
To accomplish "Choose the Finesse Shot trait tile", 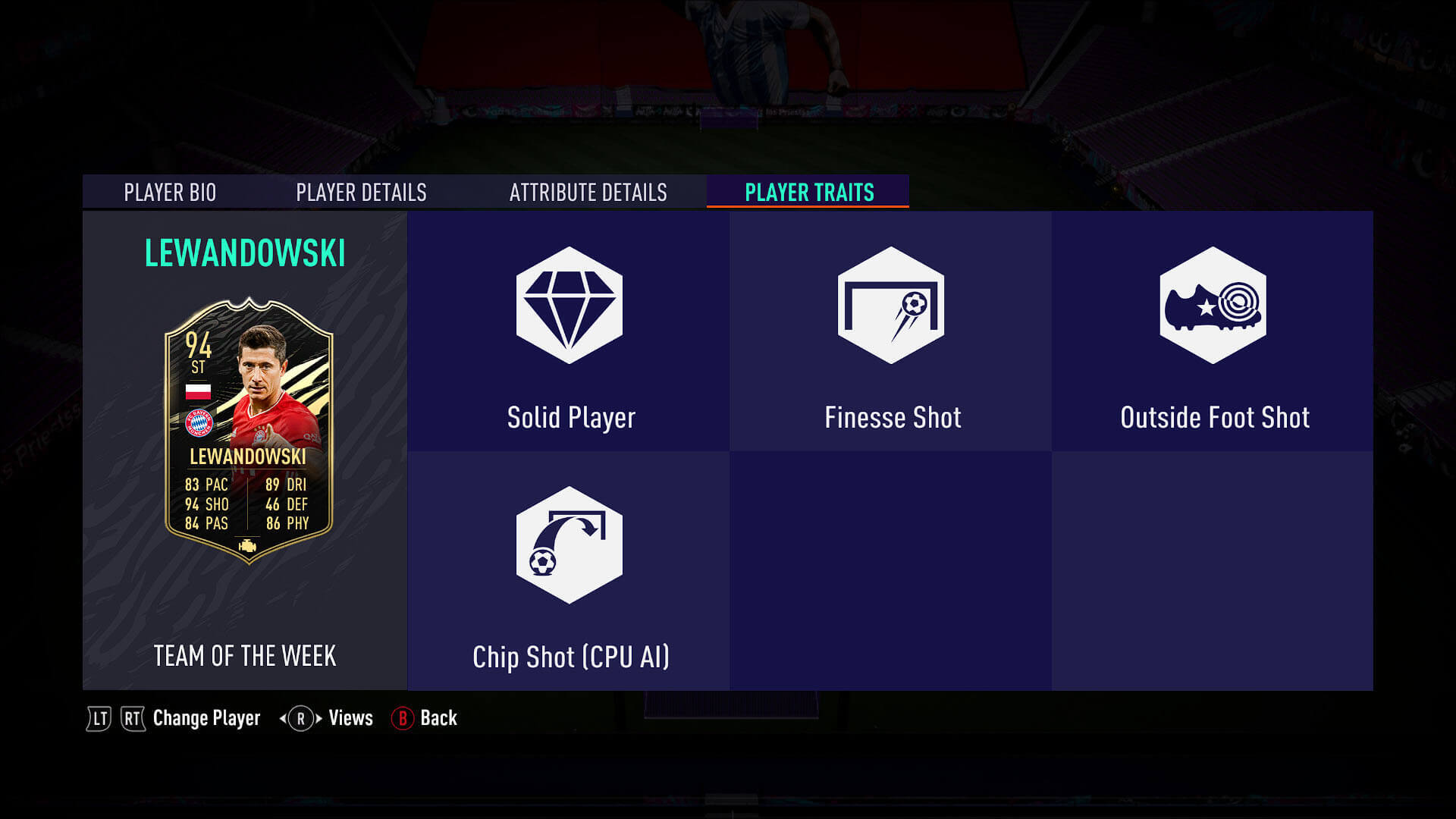I will click(x=891, y=332).
